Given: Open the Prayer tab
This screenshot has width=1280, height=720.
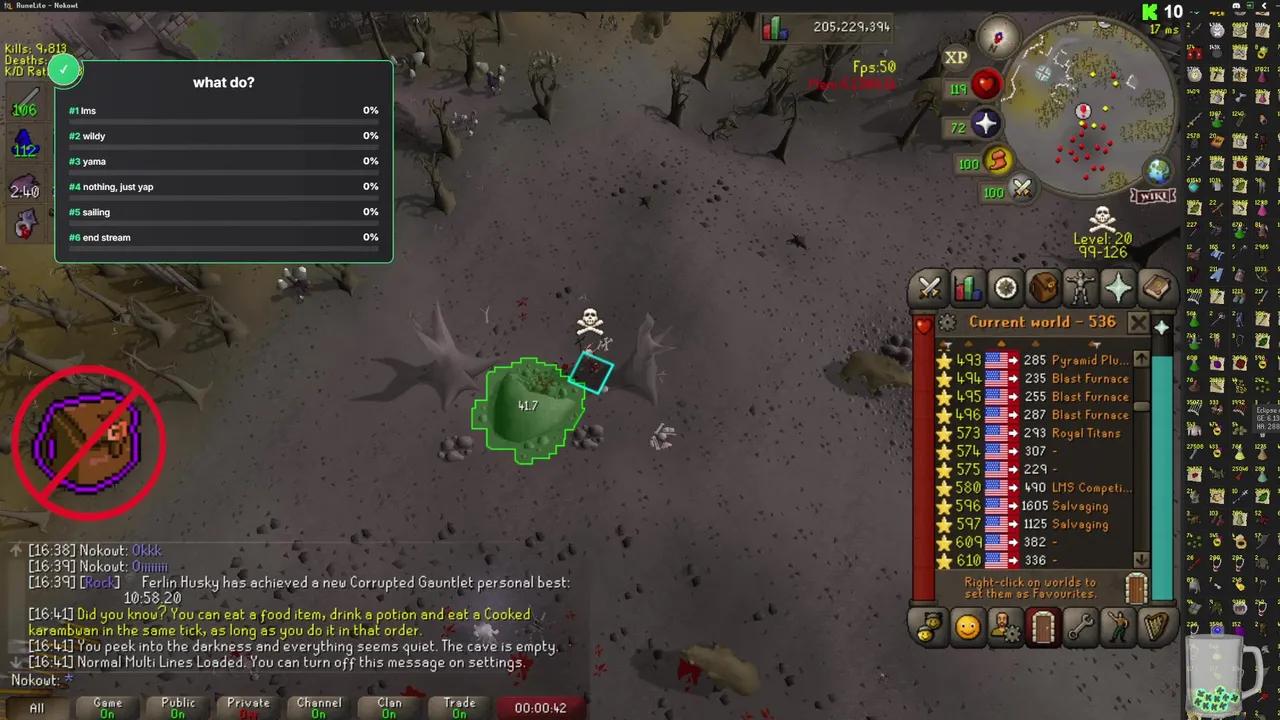Looking at the screenshot, I should pos(1117,288).
